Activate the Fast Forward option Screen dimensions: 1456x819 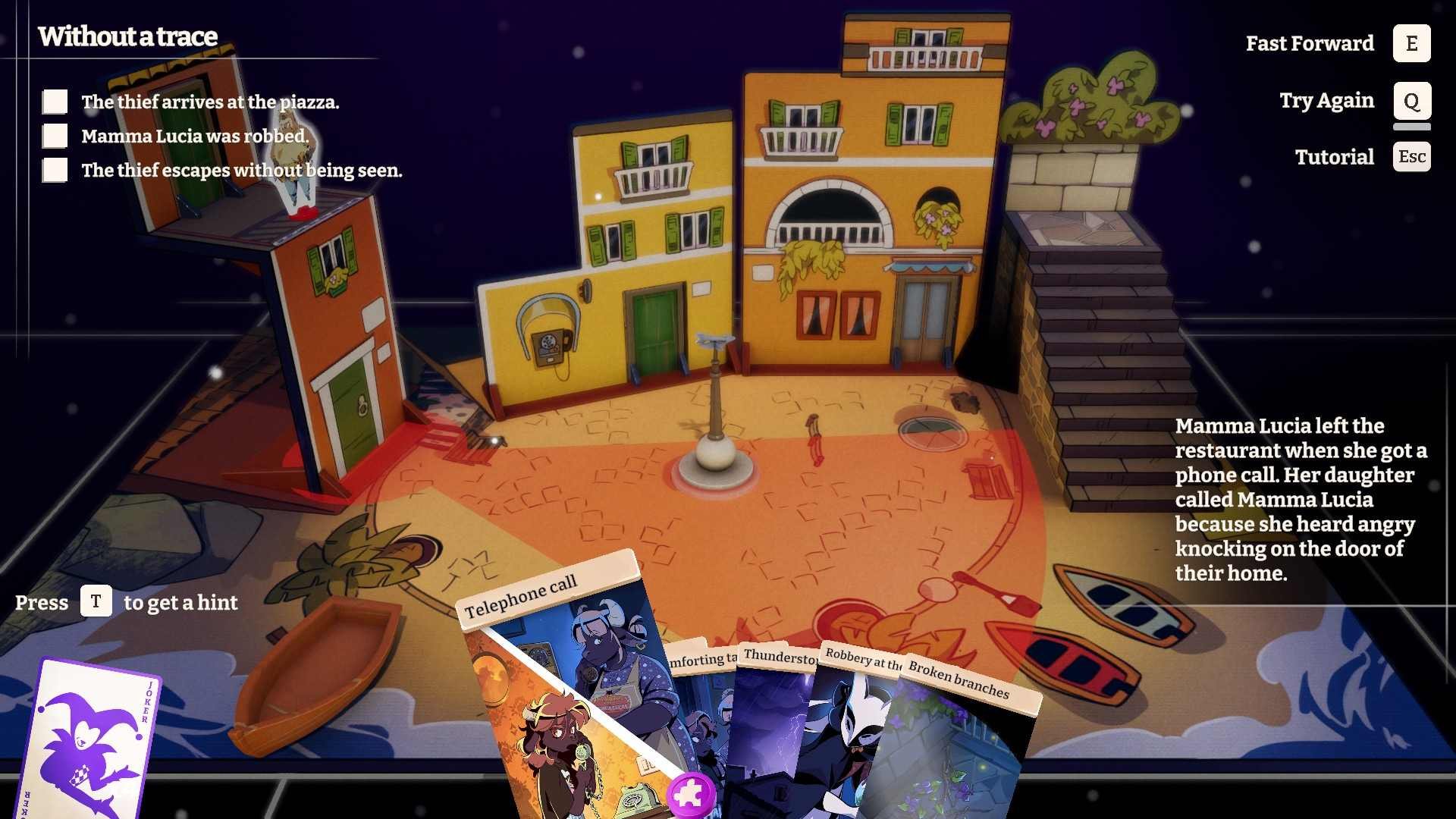pos(1411,43)
